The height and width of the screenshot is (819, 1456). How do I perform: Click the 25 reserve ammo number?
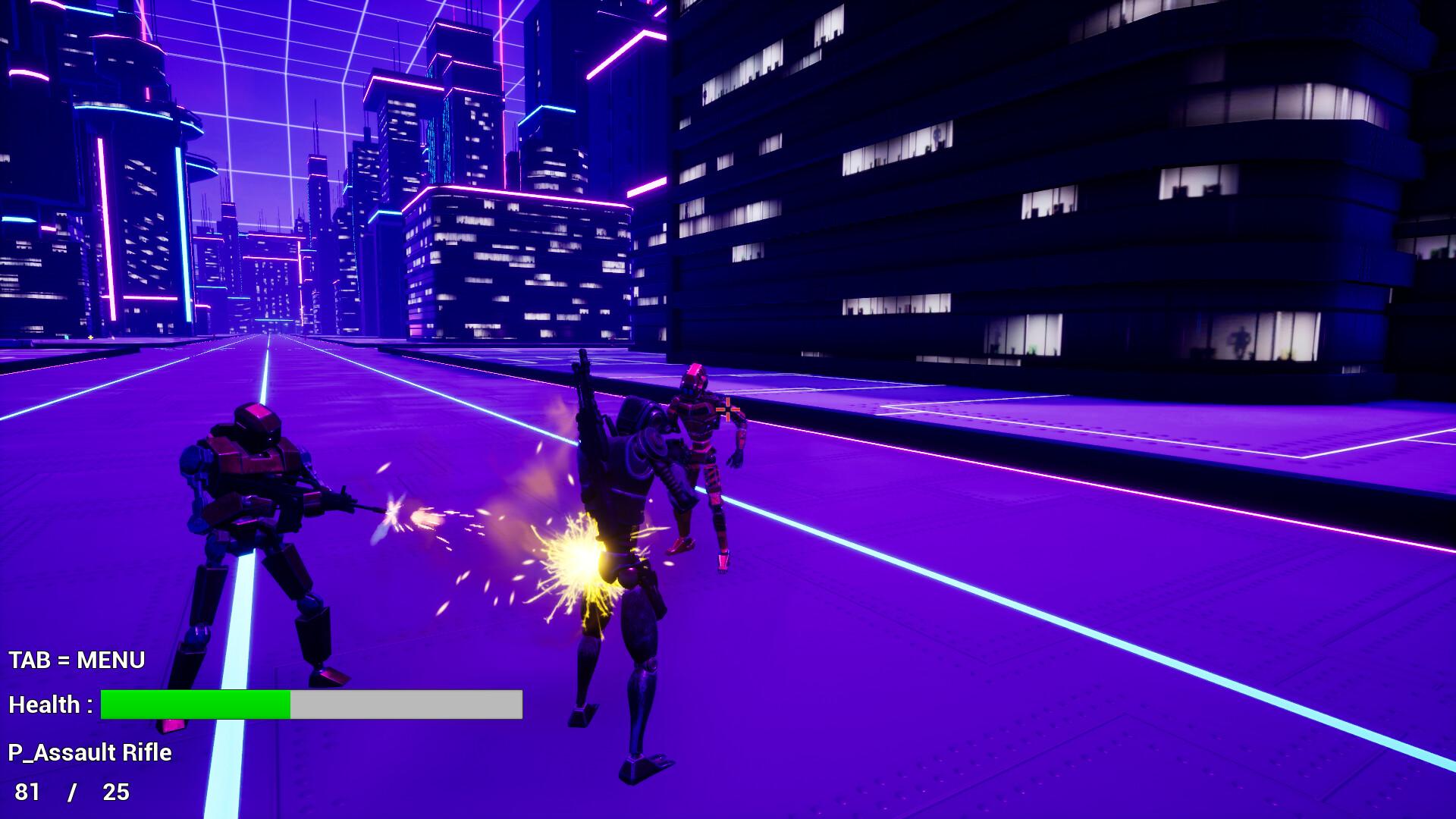click(114, 792)
